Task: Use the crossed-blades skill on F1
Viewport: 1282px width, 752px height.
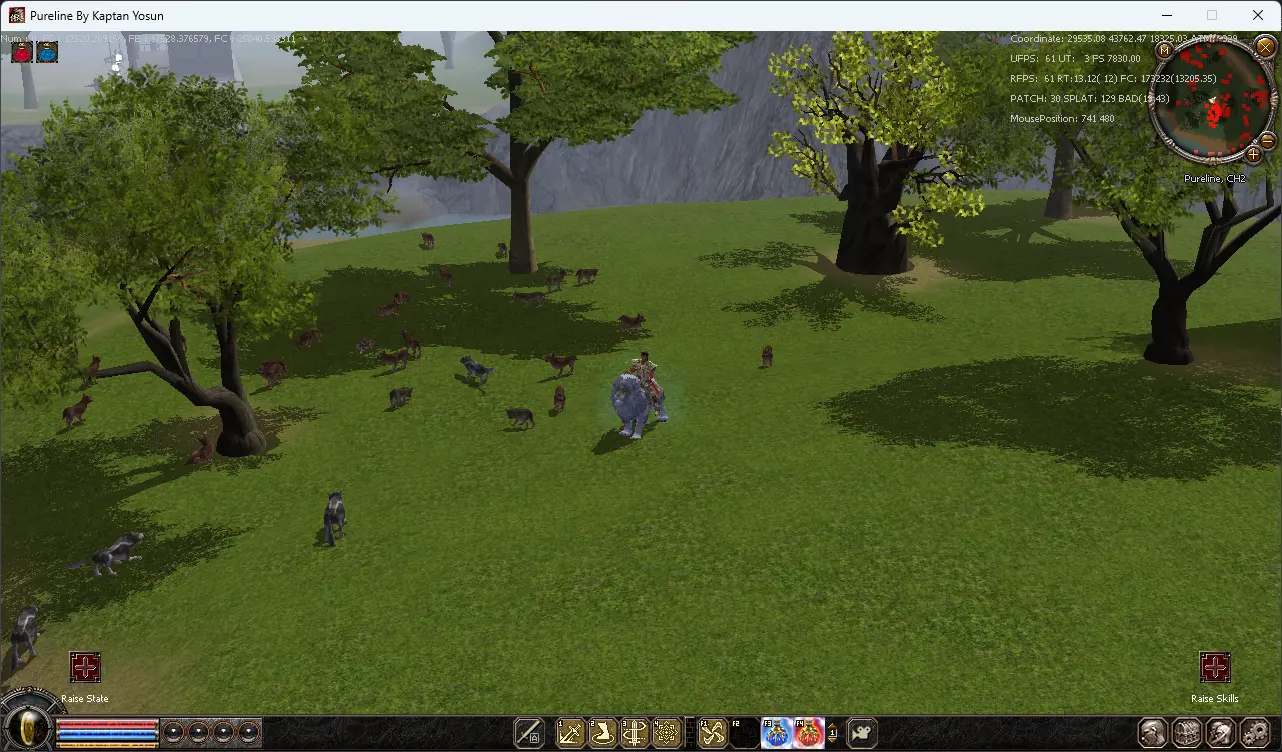Action: (712, 733)
